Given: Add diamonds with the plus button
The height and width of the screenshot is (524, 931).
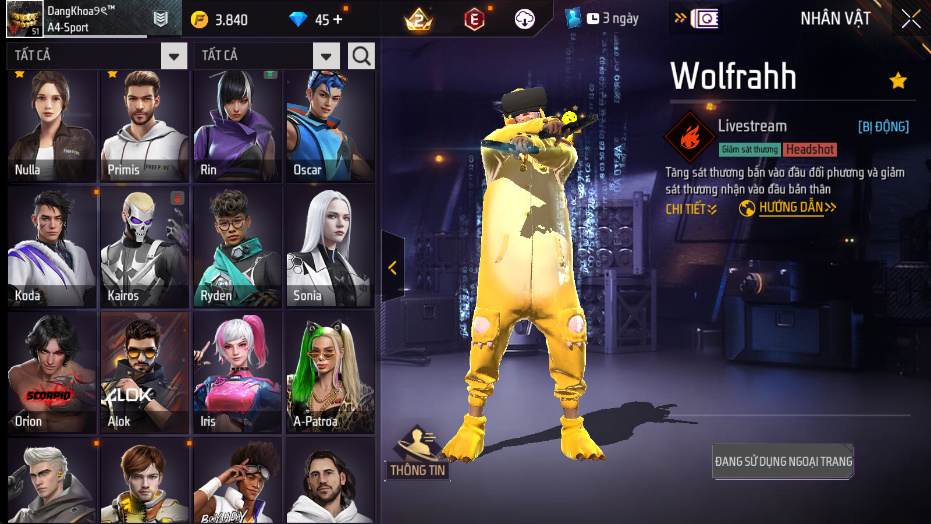Looking at the screenshot, I should tap(337, 19).
